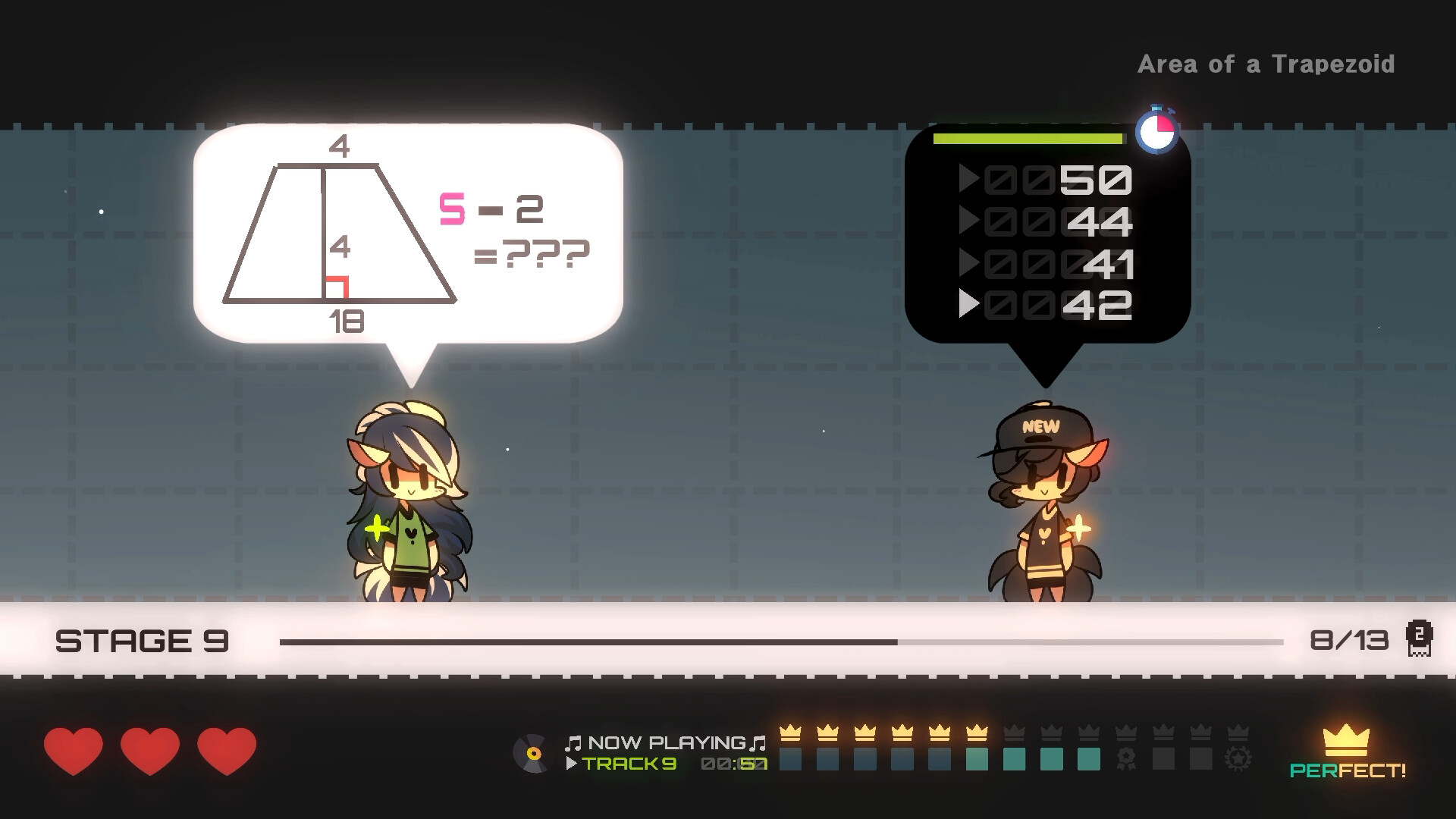Click the play triangle beside 0042

[x=968, y=306]
